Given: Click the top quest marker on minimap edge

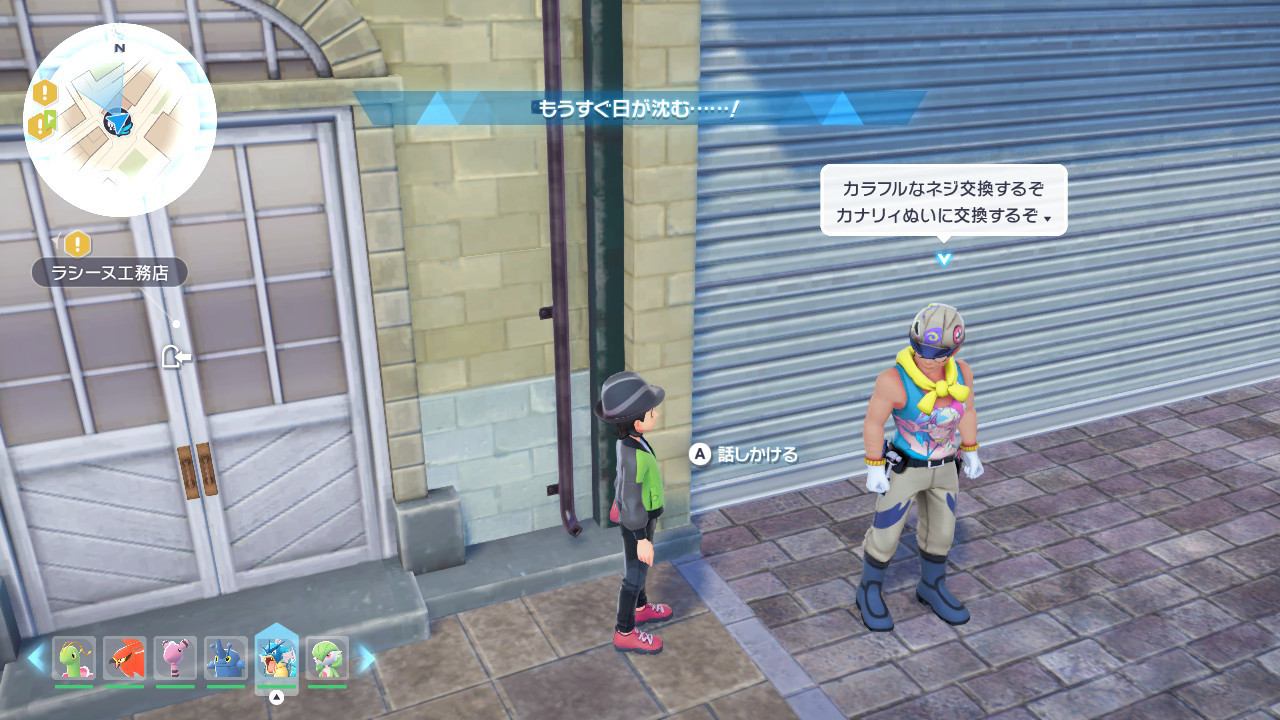Looking at the screenshot, I should coord(45,94).
